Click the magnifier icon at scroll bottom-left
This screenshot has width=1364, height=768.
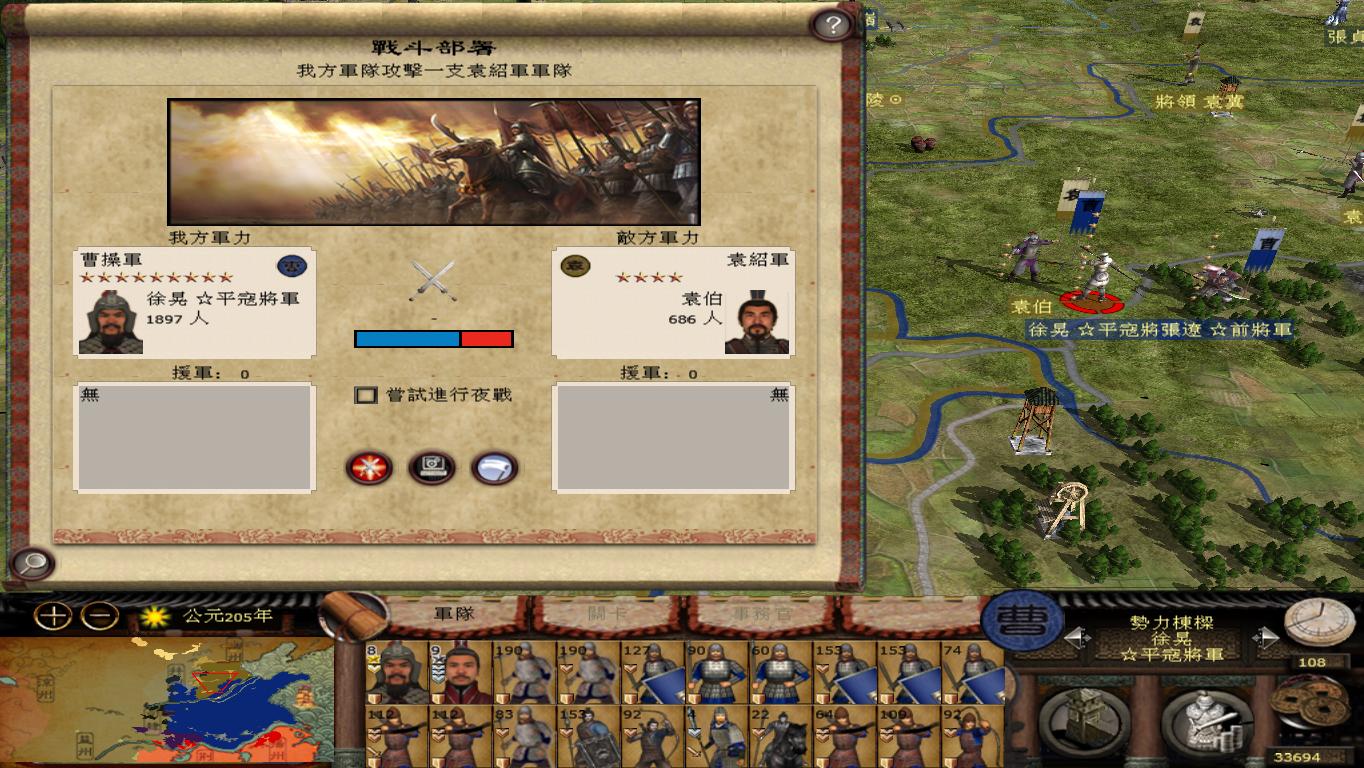point(30,565)
